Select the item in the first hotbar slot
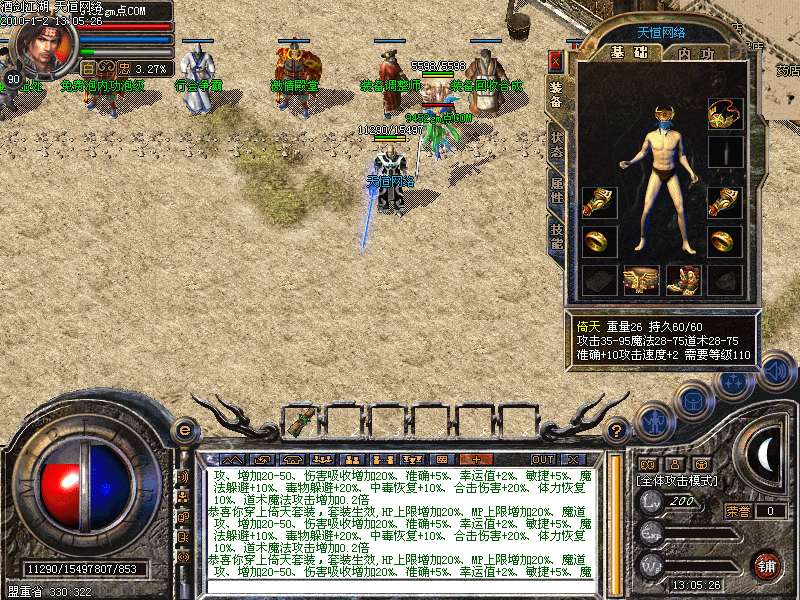 pos(299,422)
